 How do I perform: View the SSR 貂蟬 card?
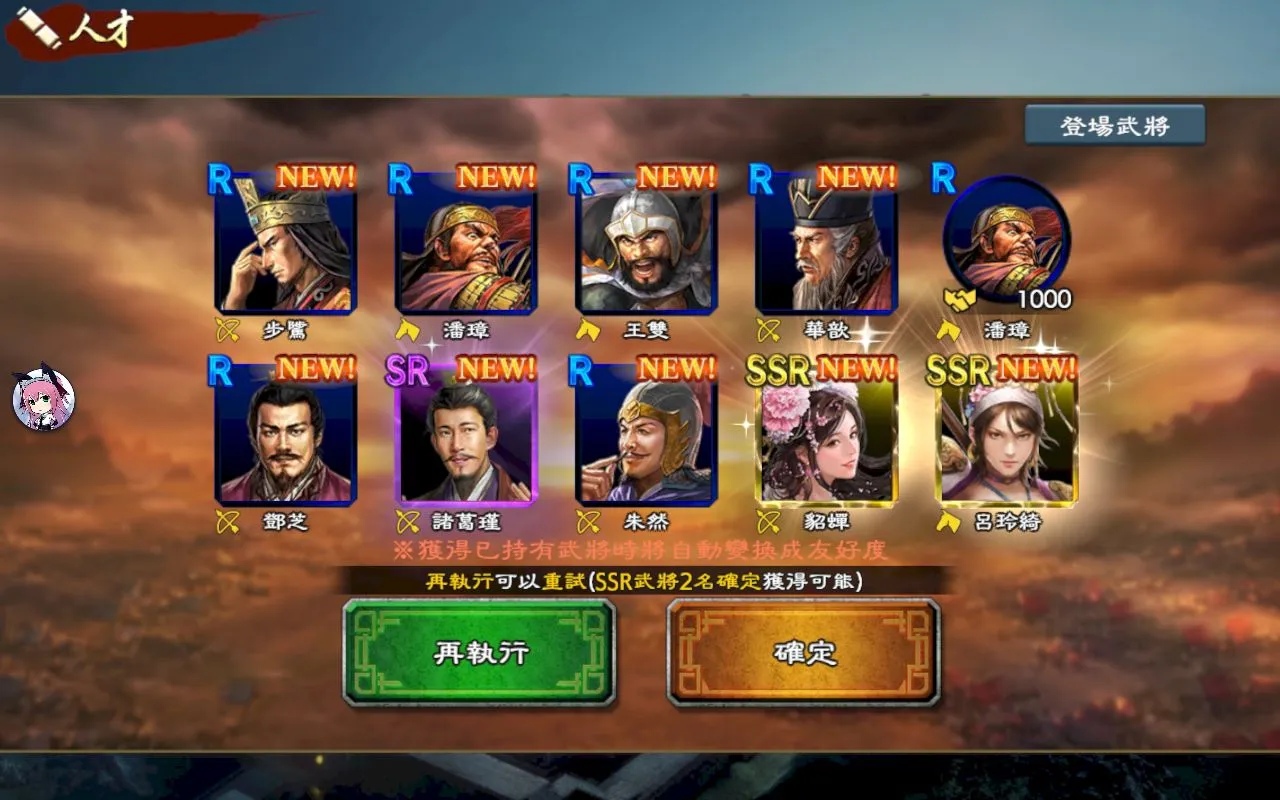pyautogui.click(x=826, y=437)
